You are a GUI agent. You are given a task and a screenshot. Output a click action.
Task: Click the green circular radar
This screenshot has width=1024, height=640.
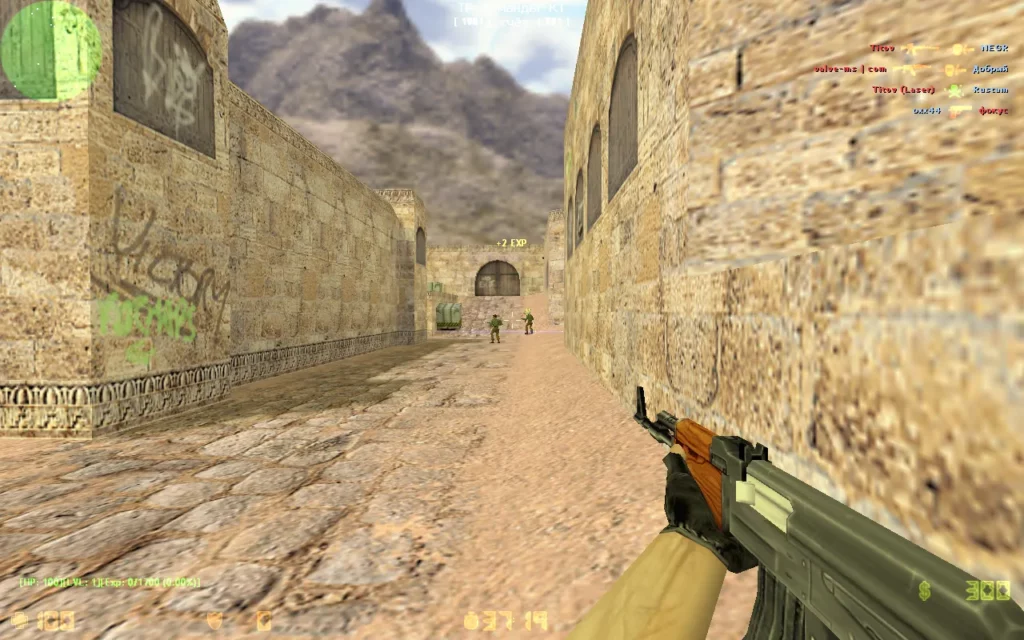tap(50, 50)
